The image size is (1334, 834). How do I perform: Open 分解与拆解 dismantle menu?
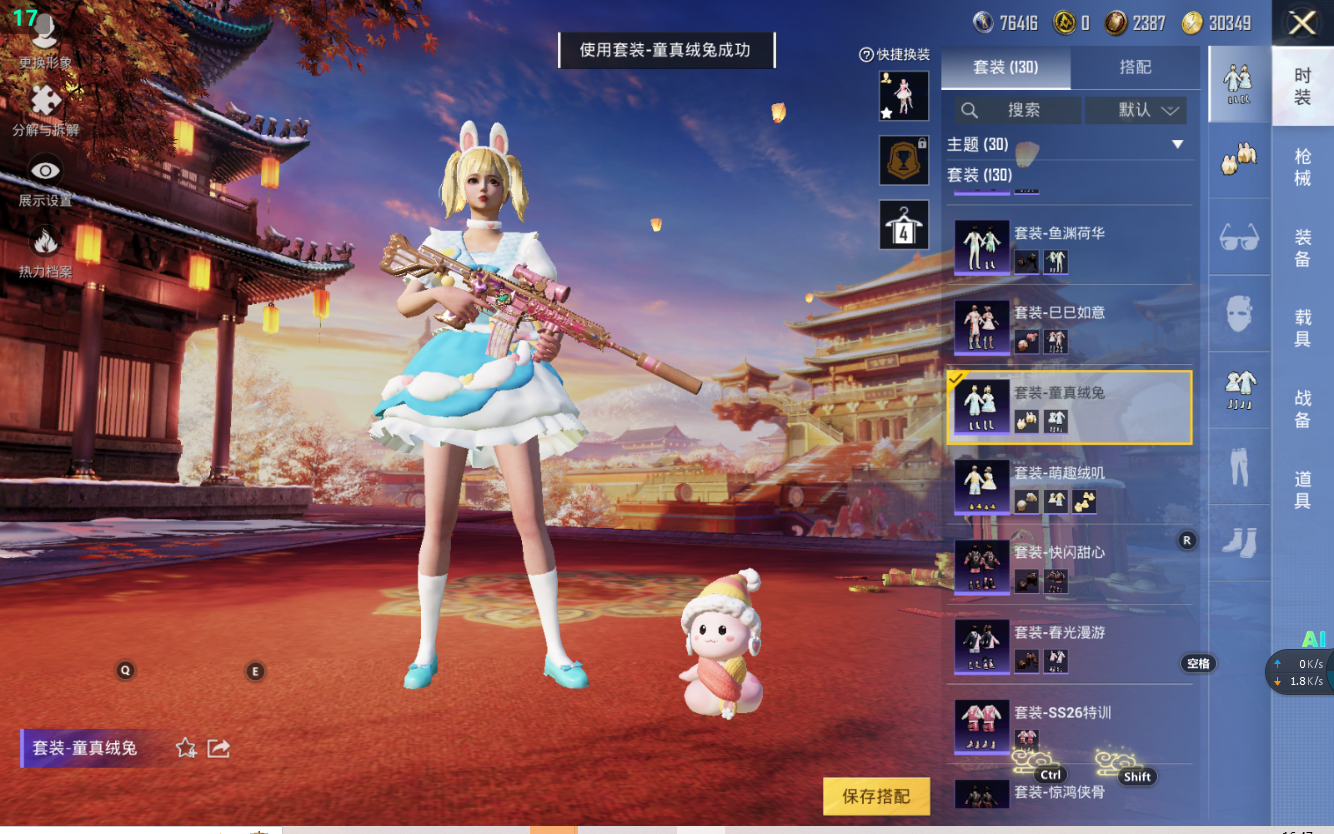45,110
